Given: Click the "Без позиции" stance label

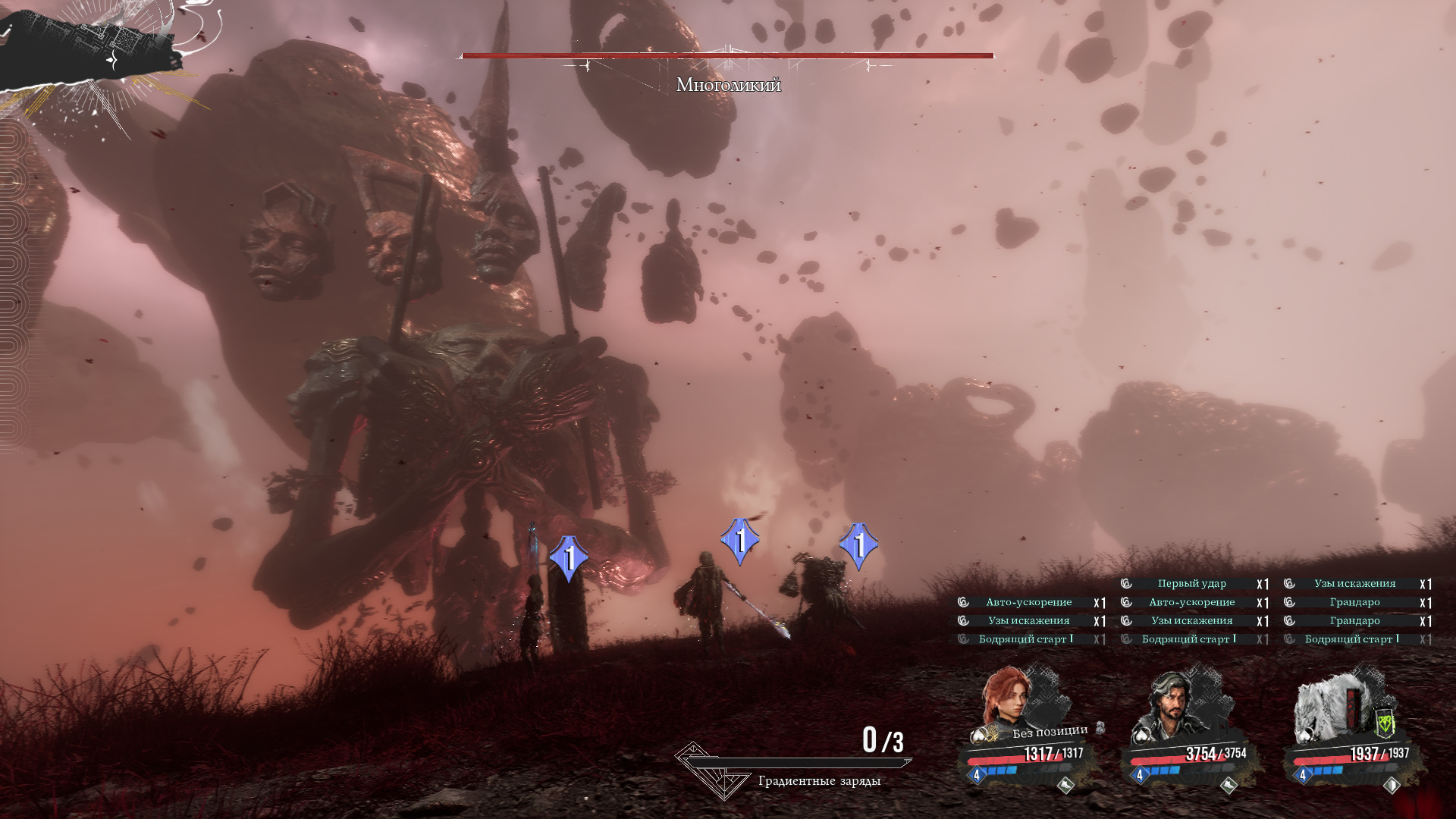Looking at the screenshot, I should 1050,732.
